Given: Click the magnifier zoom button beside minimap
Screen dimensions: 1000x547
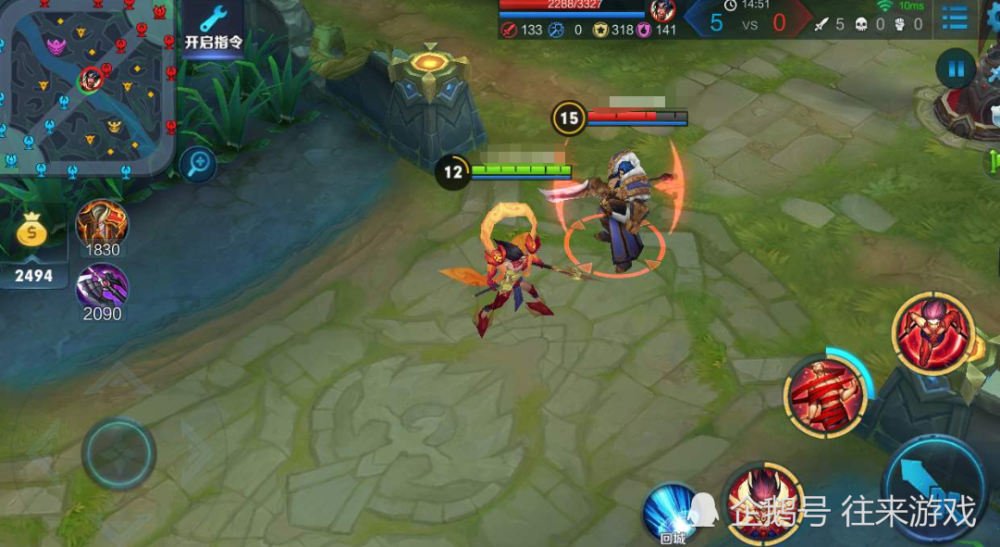Looking at the screenshot, I should tap(197, 162).
